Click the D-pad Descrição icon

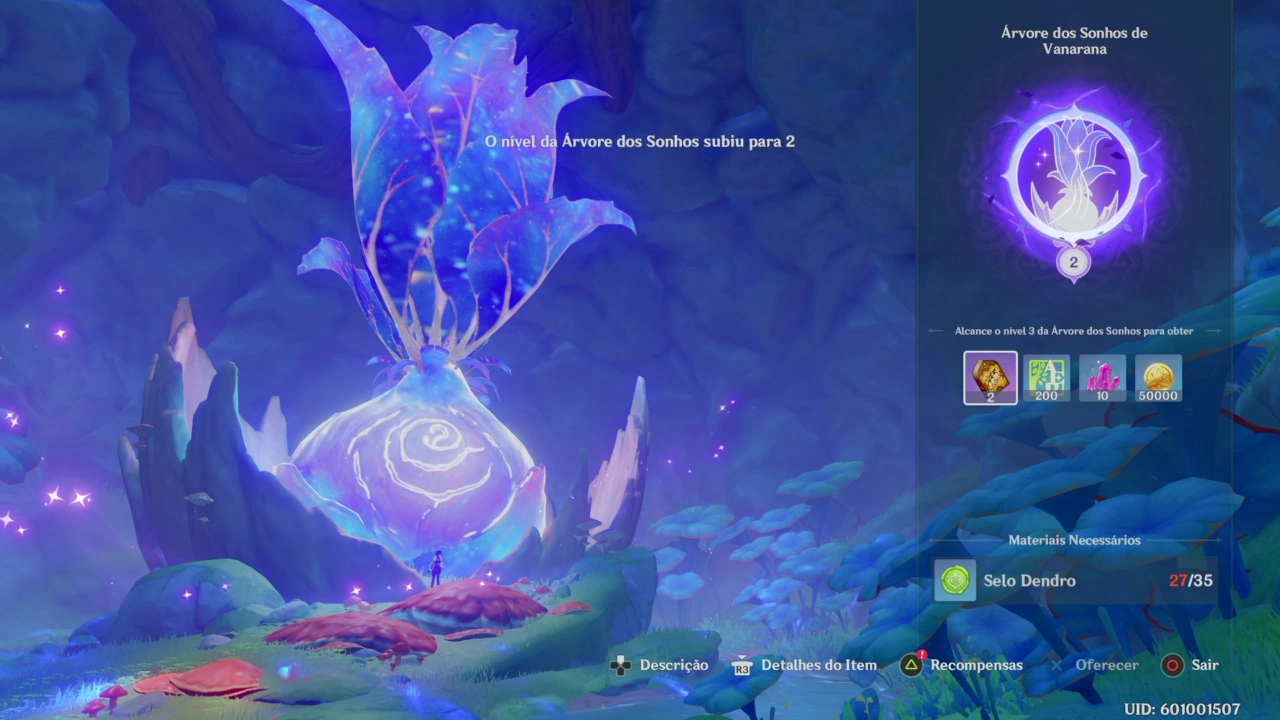point(621,665)
